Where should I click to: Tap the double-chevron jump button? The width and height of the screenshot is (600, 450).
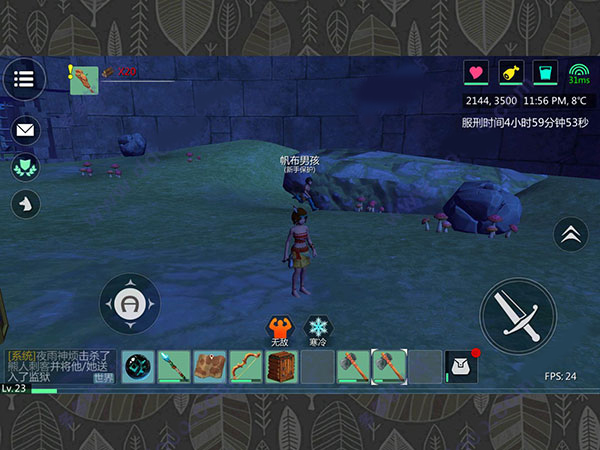point(570,235)
